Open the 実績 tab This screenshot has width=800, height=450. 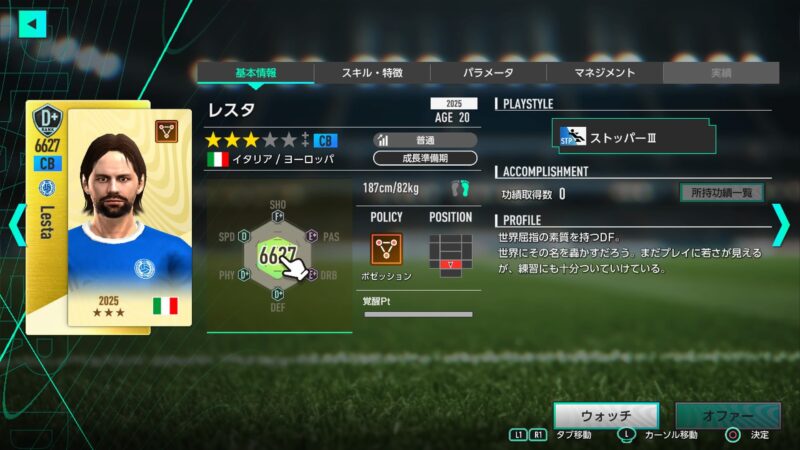pos(720,73)
